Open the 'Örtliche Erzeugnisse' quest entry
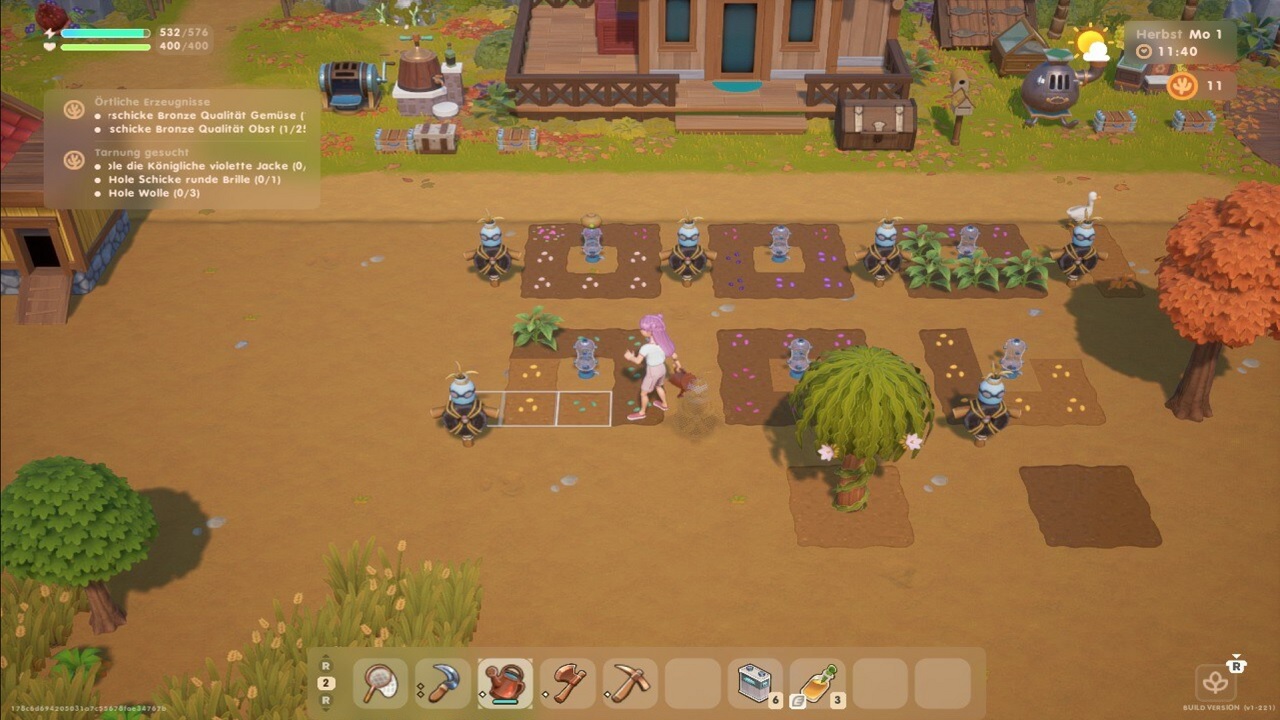The height and width of the screenshot is (720, 1280). point(153,102)
